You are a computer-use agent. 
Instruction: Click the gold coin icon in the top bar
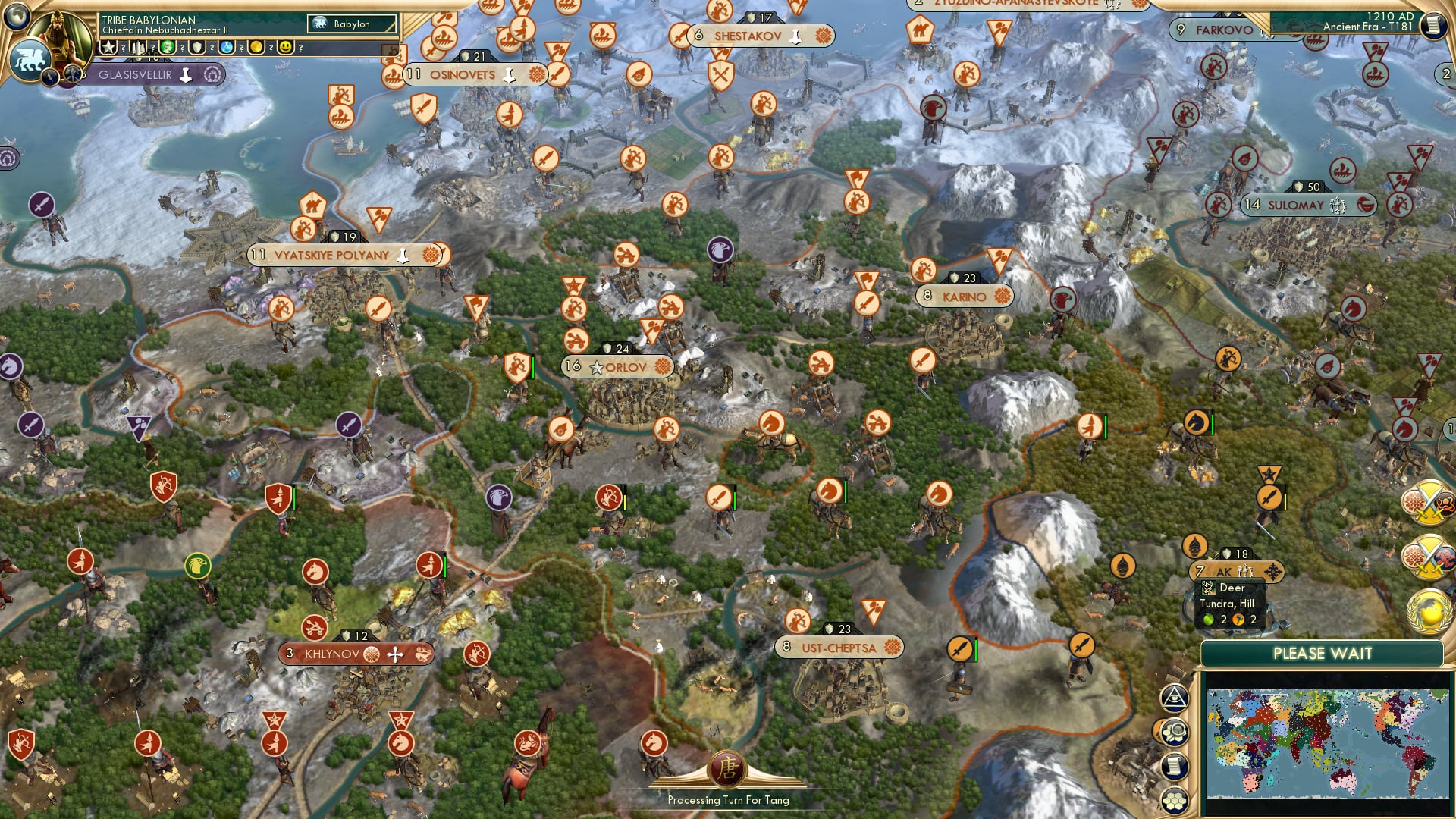click(x=256, y=47)
